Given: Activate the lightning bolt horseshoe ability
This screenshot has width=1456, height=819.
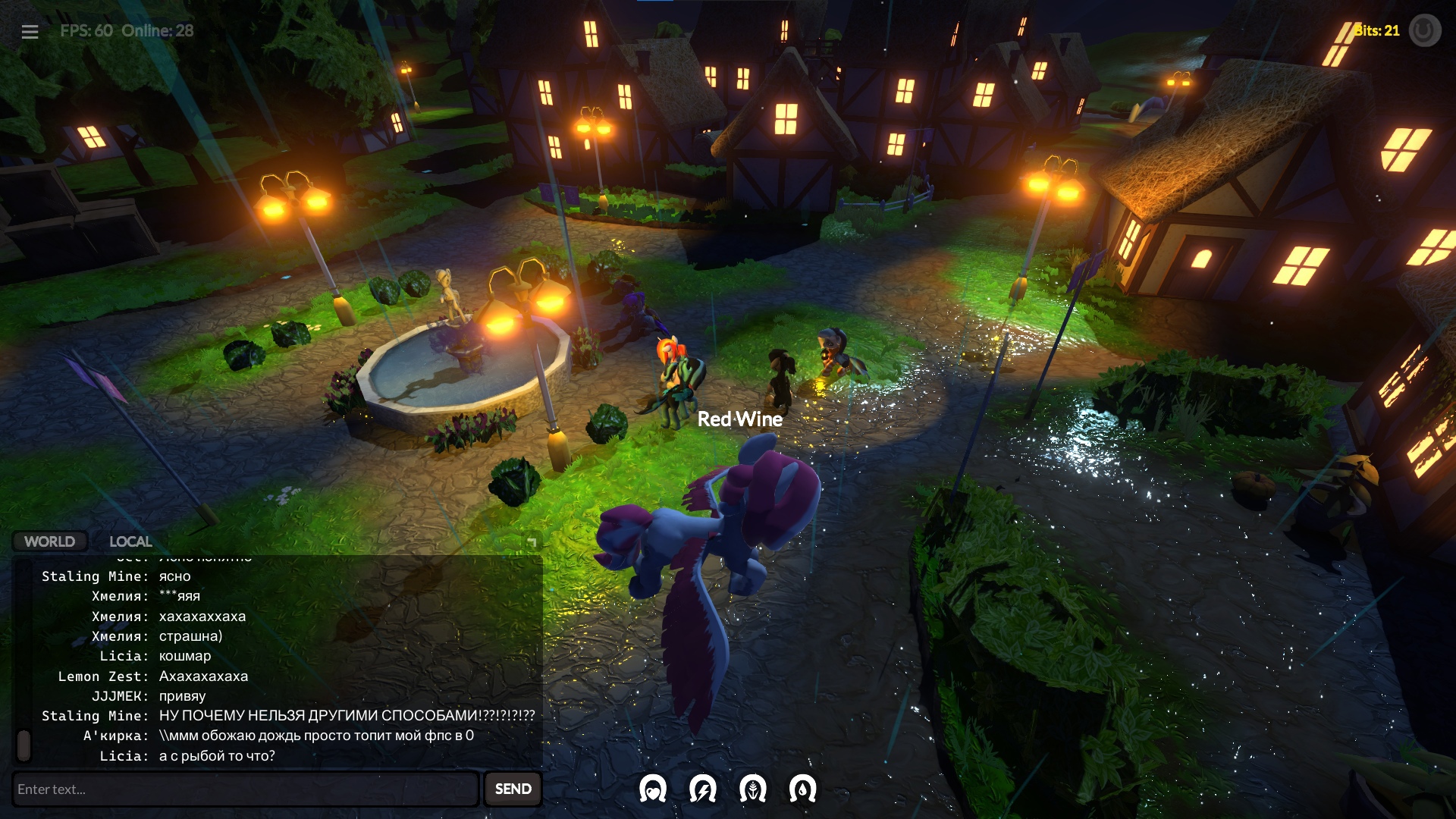Looking at the screenshot, I should tap(702, 789).
